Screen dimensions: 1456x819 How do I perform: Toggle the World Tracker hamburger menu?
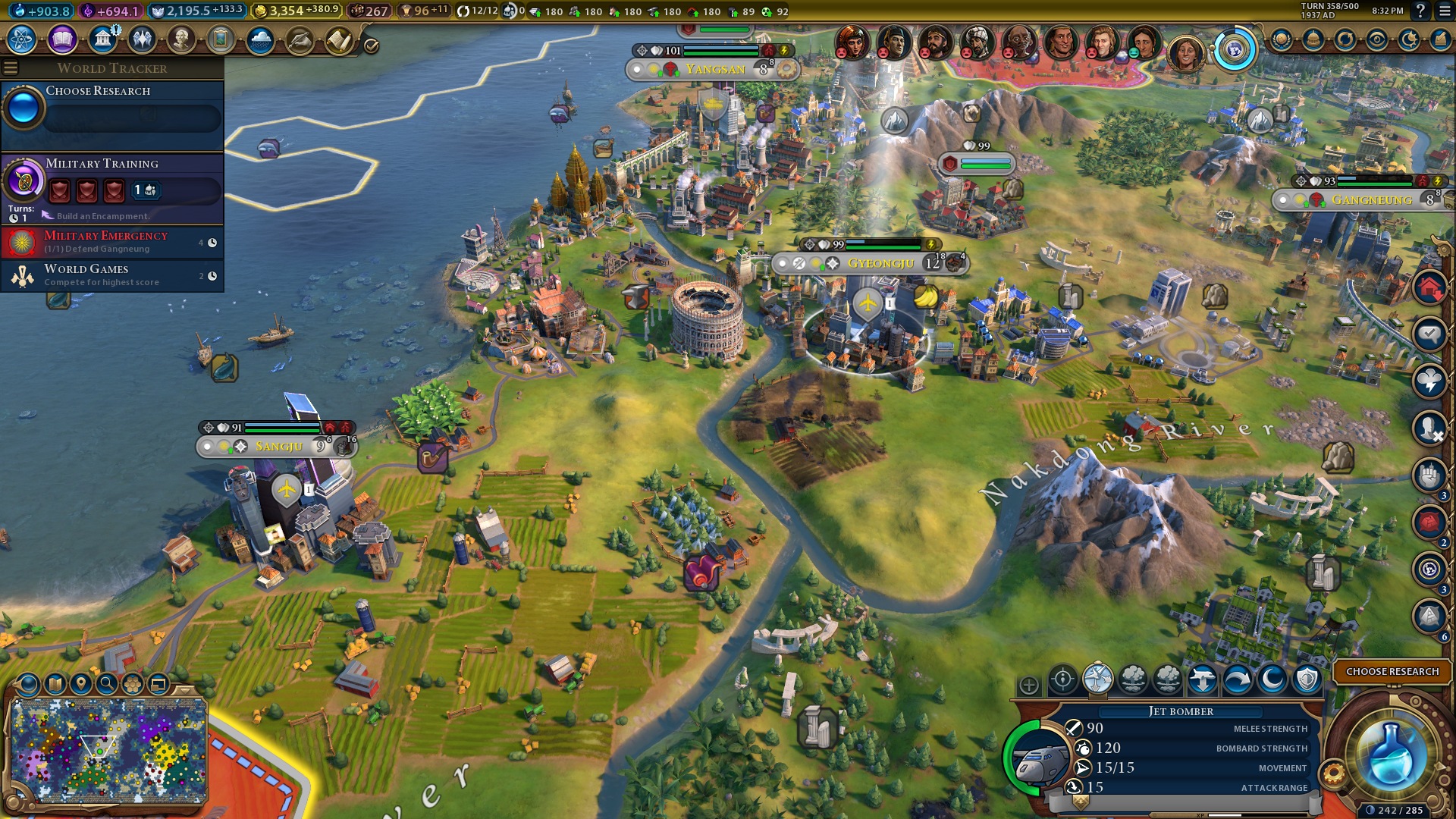[11, 68]
